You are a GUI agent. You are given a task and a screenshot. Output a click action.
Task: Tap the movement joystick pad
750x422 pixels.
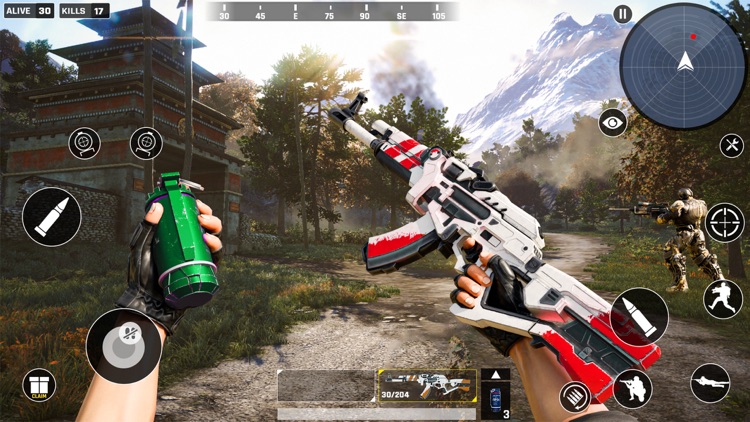click(123, 345)
